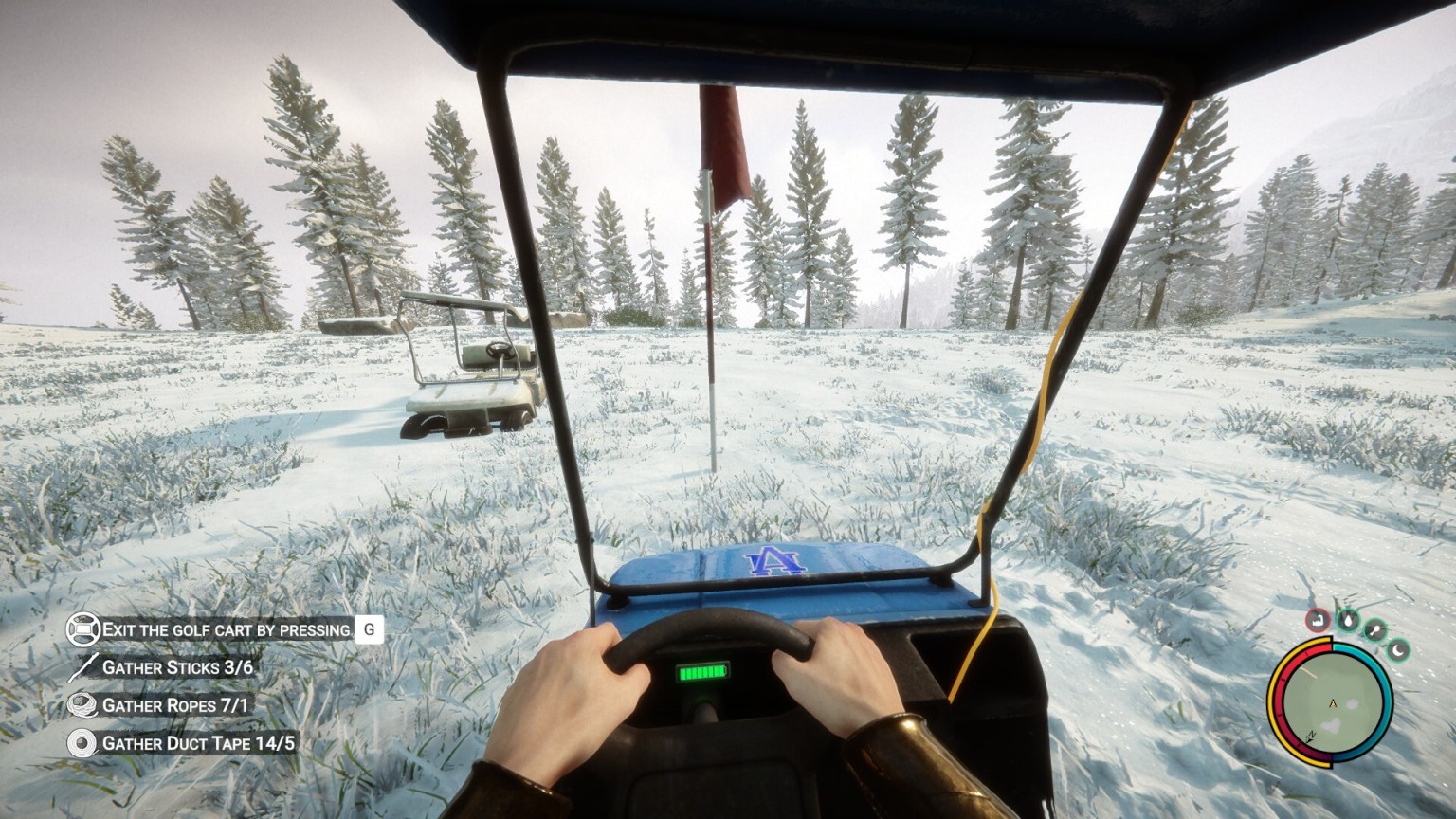1456x819 pixels.
Task: Click the crescent moon rest status icon
Action: coord(1398,651)
